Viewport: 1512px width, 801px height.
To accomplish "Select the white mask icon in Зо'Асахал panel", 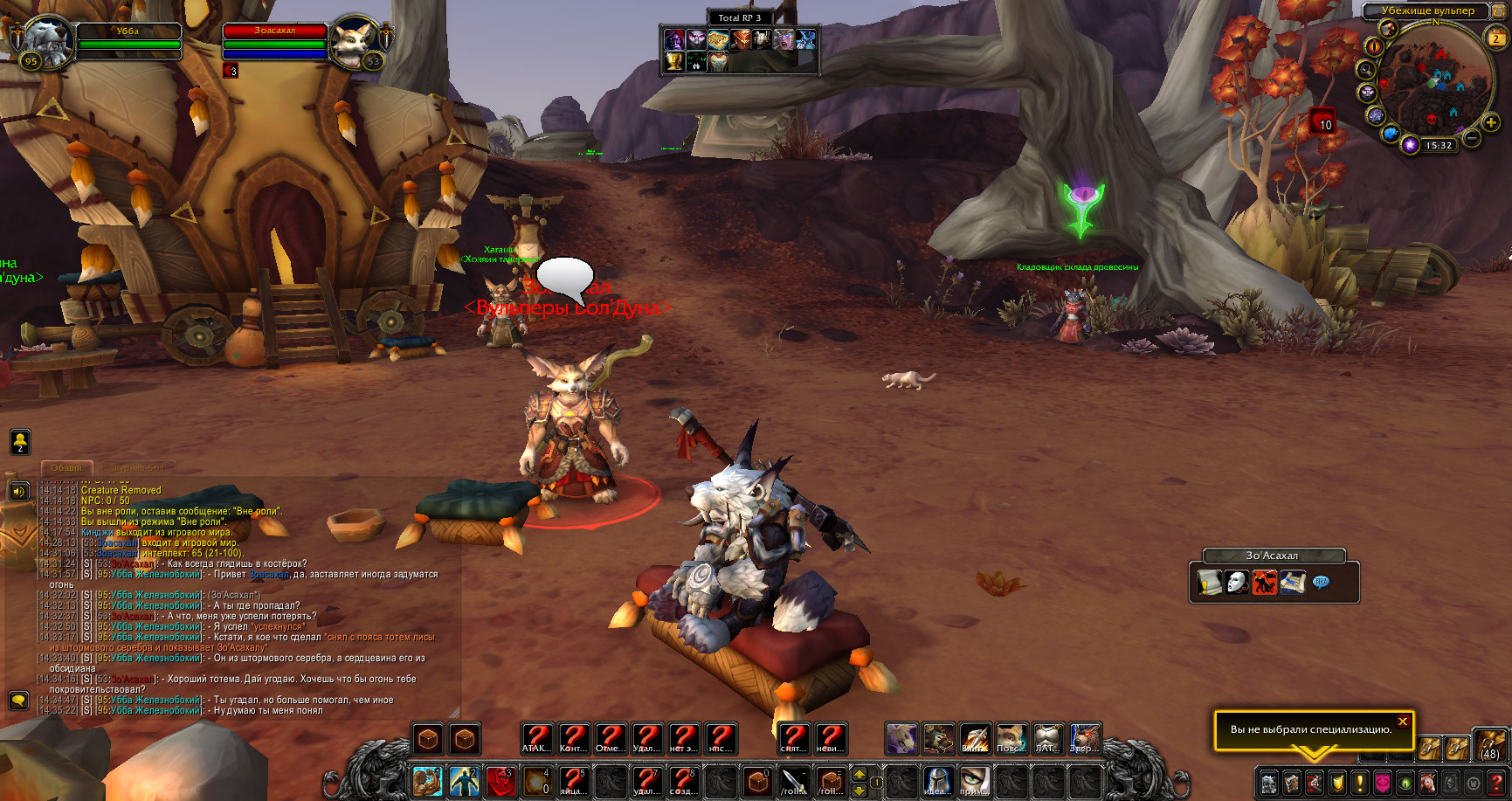I will coord(1237,582).
